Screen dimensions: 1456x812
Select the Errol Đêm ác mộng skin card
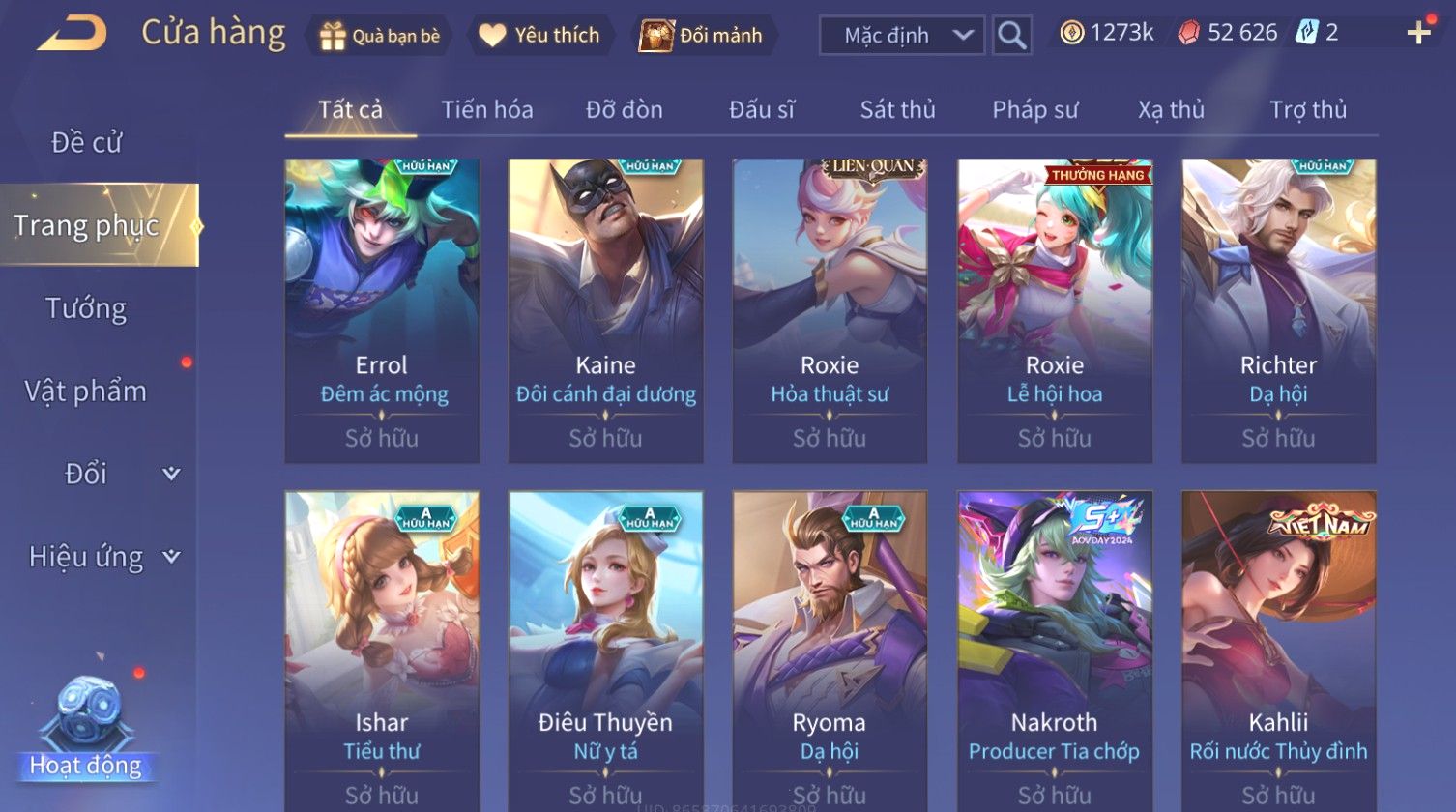pos(382,309)
